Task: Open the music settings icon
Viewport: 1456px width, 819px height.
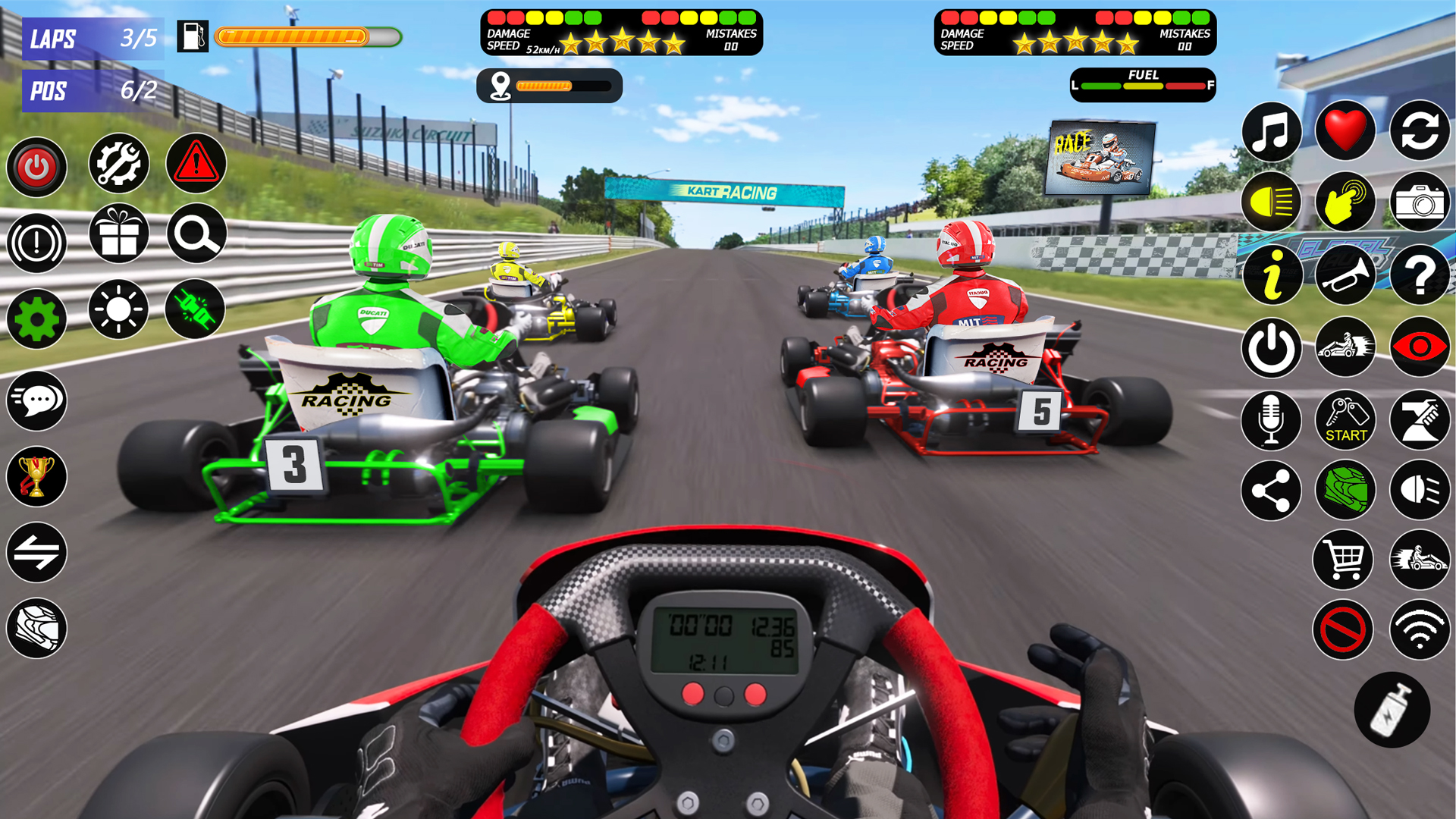Action: (x=1272, y=131)
